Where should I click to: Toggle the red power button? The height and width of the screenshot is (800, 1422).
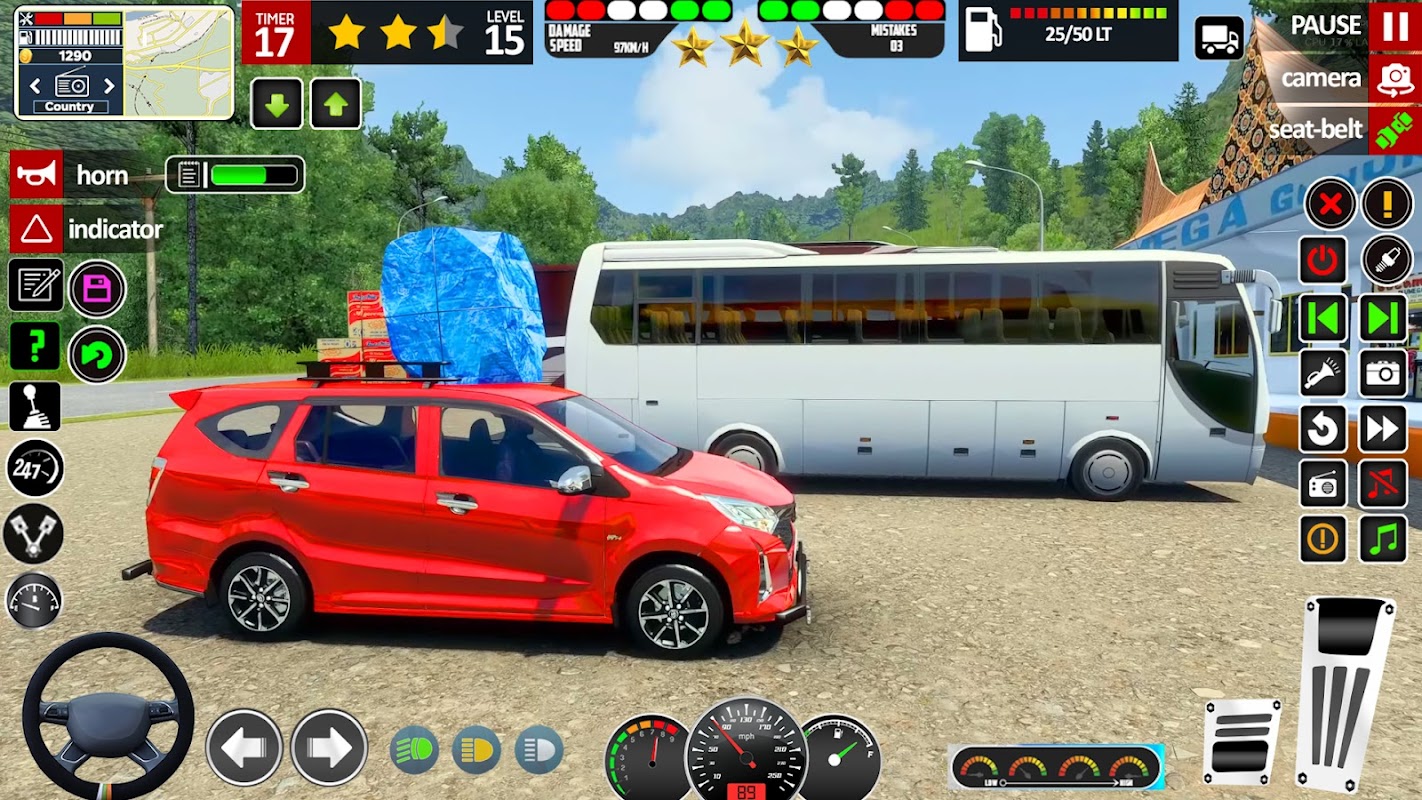pyautogui.click(x=1323, y=261)
